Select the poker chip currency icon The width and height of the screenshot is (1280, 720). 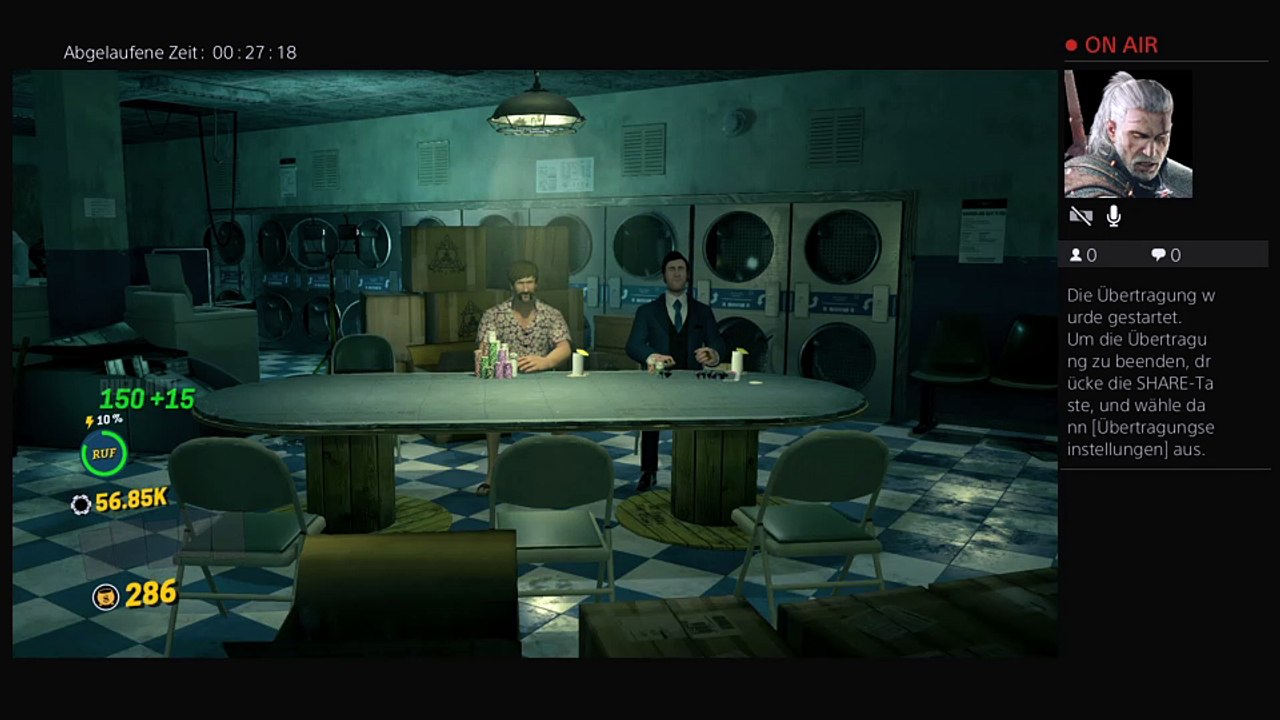(x=81, y=504)
